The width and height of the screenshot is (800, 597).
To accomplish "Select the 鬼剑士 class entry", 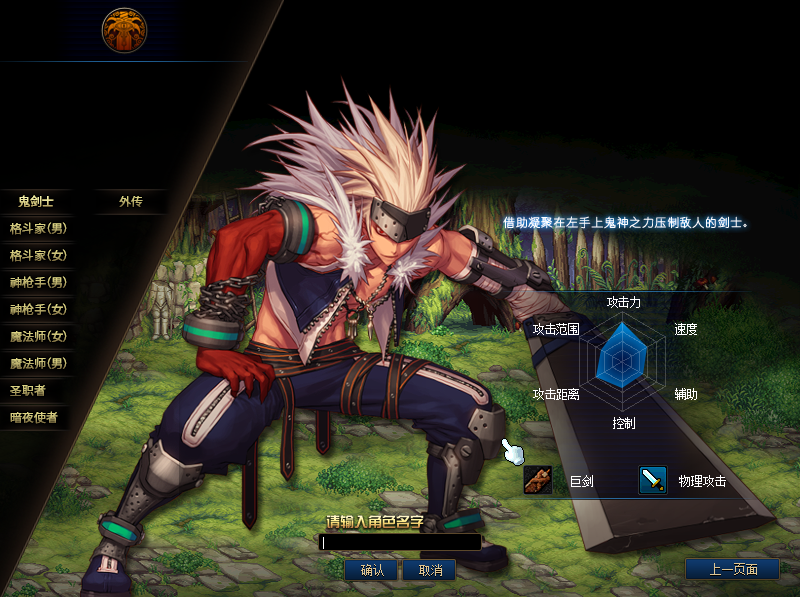I will tap(36, 201).
